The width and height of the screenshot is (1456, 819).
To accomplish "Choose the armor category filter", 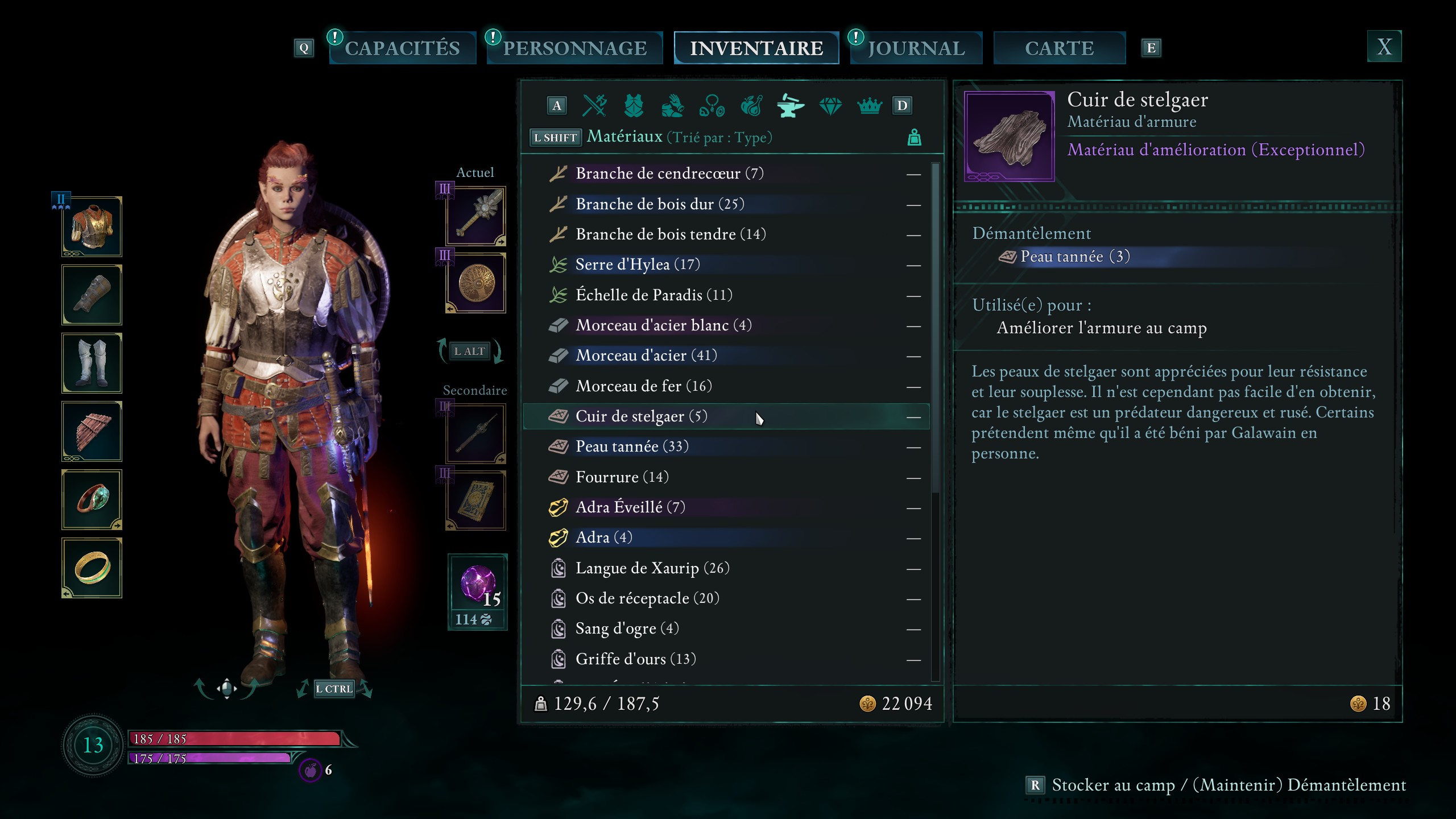I will click(634, 106).
